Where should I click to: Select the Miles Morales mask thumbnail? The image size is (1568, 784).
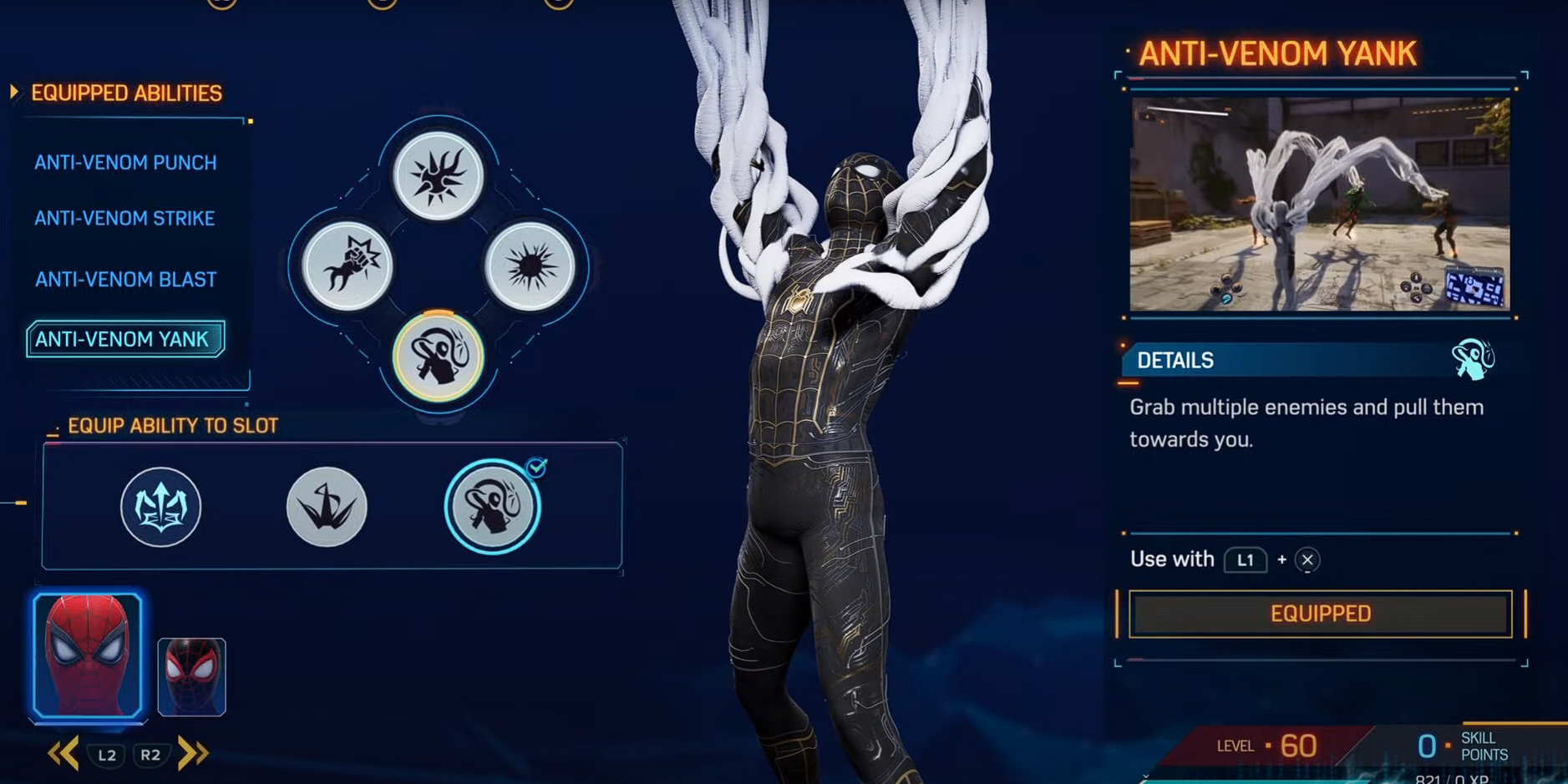coord(190,674)
